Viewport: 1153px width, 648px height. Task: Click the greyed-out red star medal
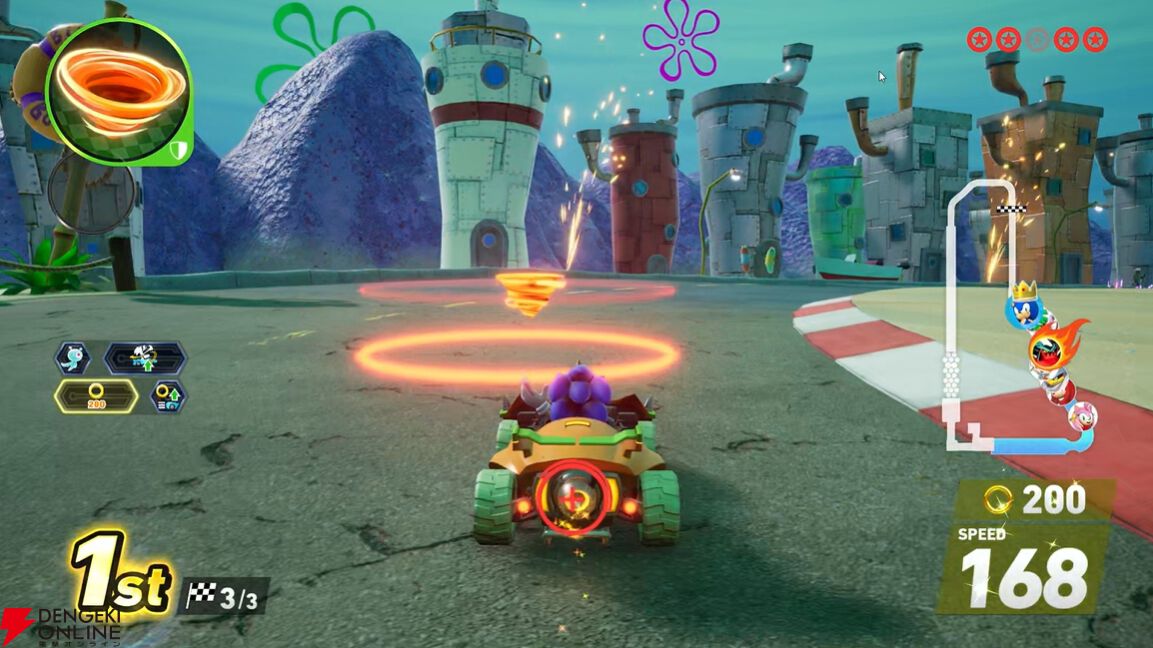(x=1037, y=39)
